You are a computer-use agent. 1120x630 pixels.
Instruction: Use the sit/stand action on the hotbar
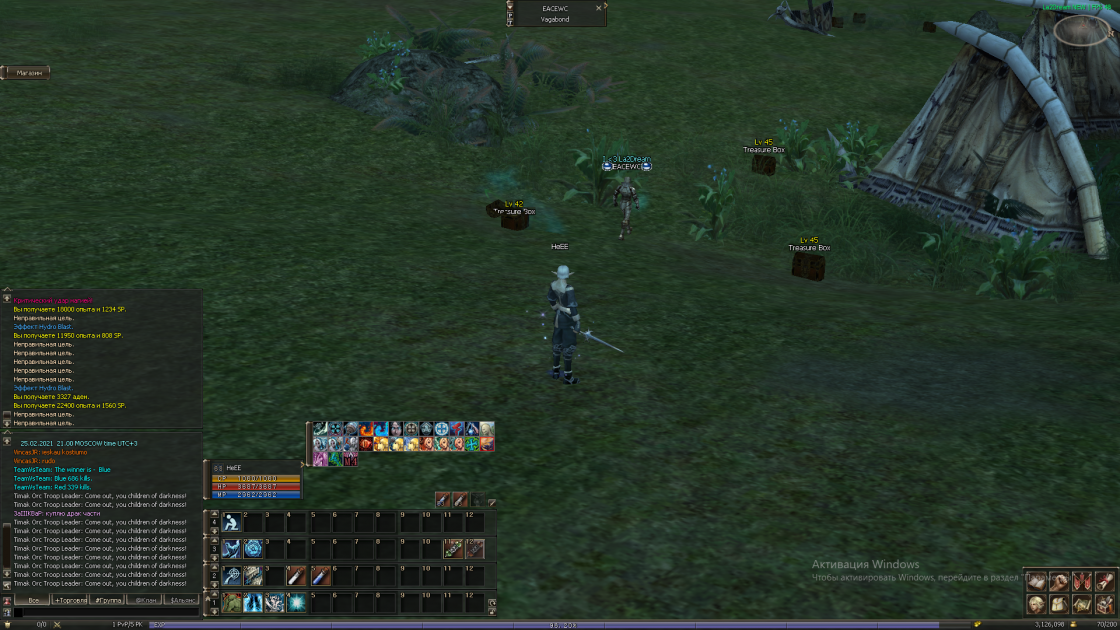[232, 523]
